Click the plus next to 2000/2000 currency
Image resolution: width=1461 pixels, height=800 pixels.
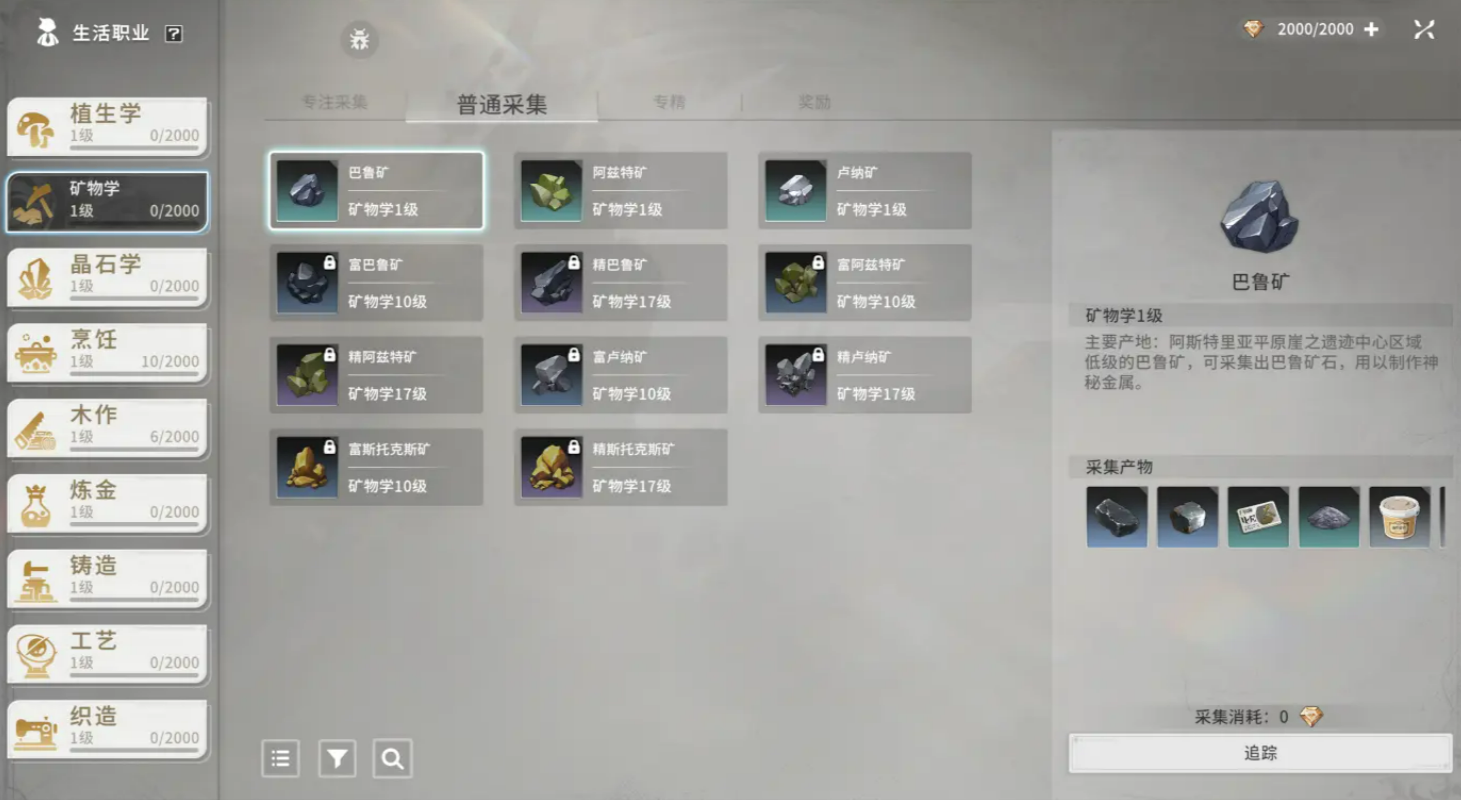pyautogui.click(x=1370, y=28)
